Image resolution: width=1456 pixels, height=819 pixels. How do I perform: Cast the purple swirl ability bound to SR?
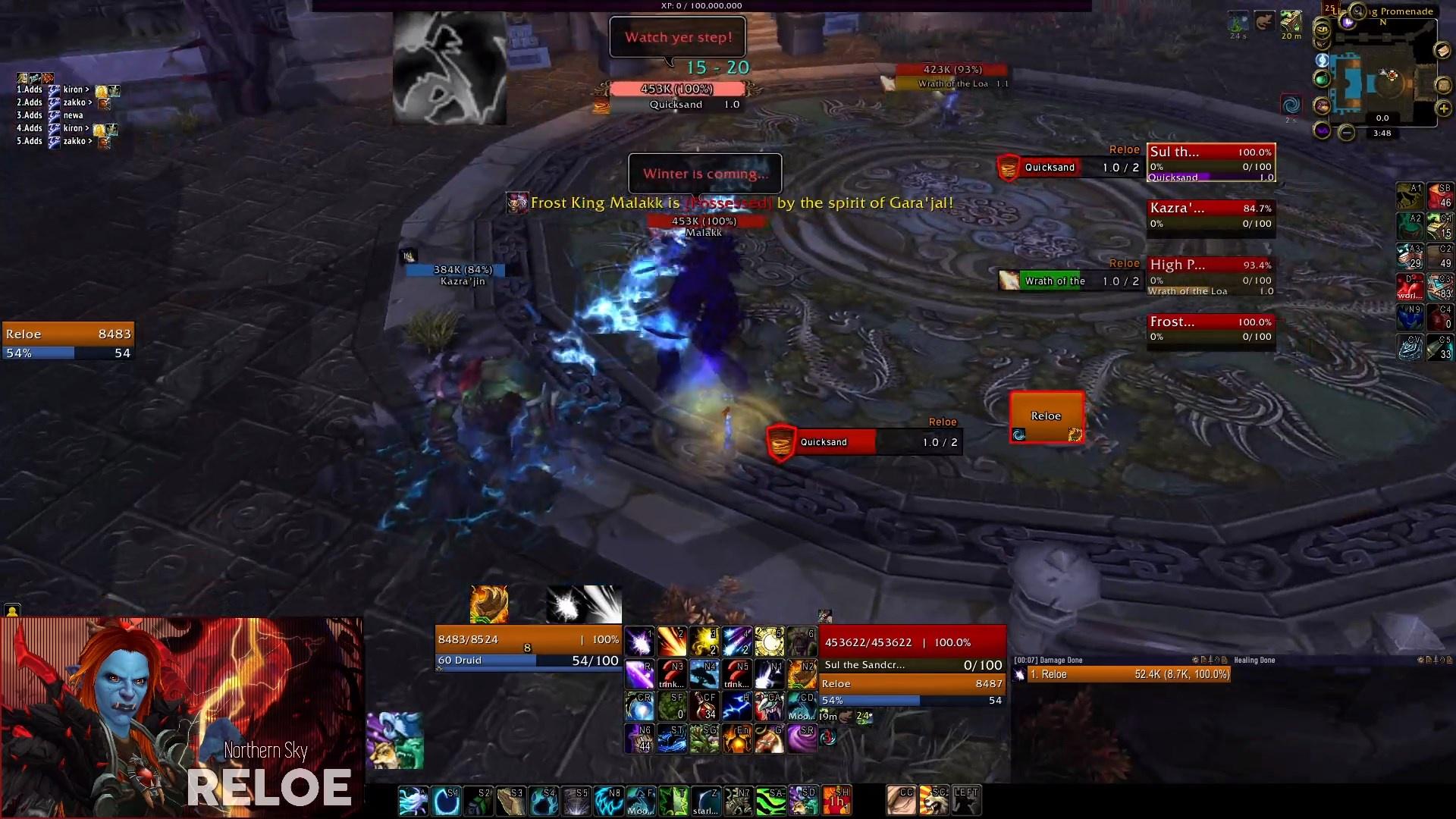pyautogui.click(x=801, y=738)
